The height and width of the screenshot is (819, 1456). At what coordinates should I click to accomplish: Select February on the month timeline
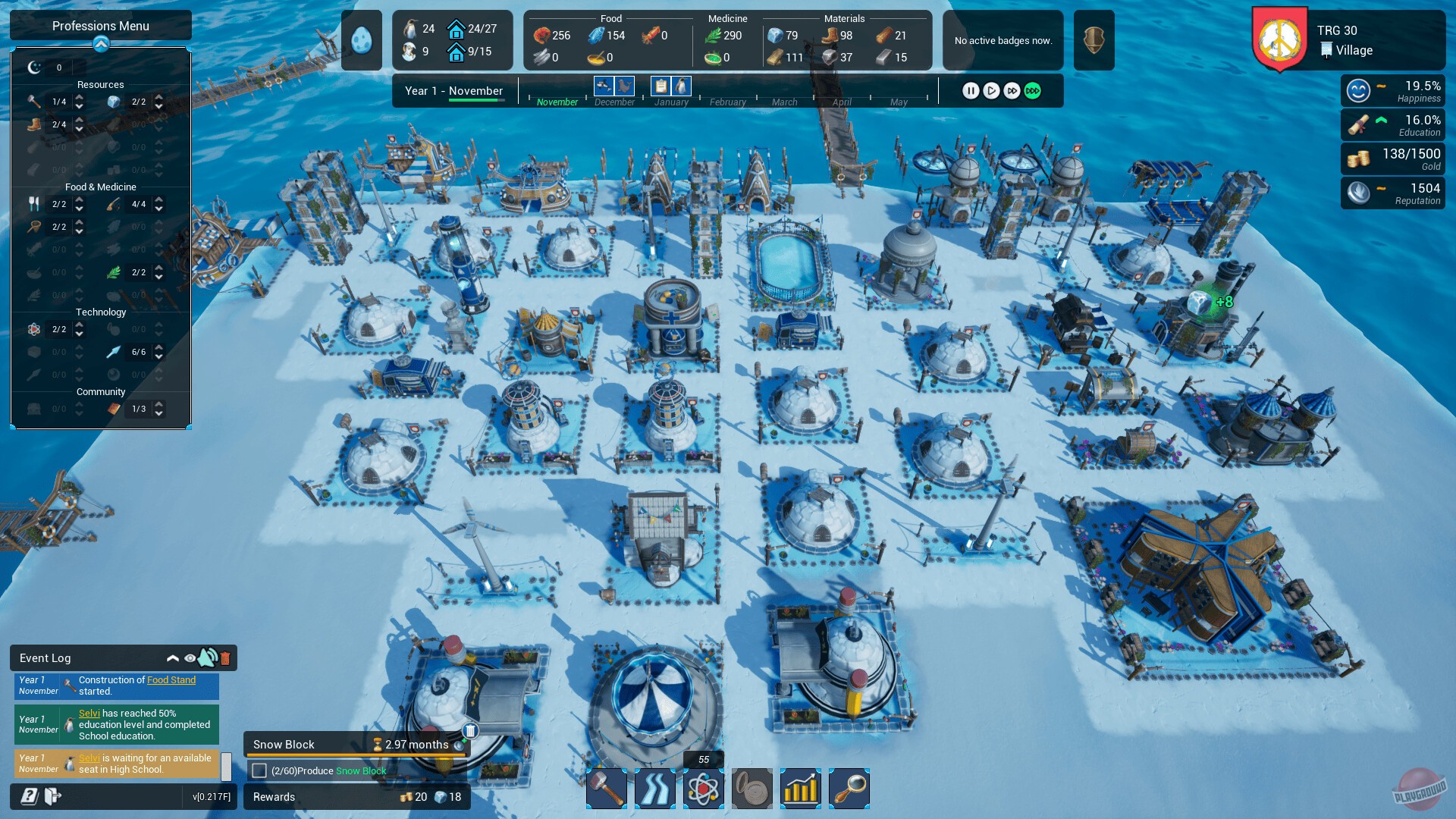click(x=727, y=102)
